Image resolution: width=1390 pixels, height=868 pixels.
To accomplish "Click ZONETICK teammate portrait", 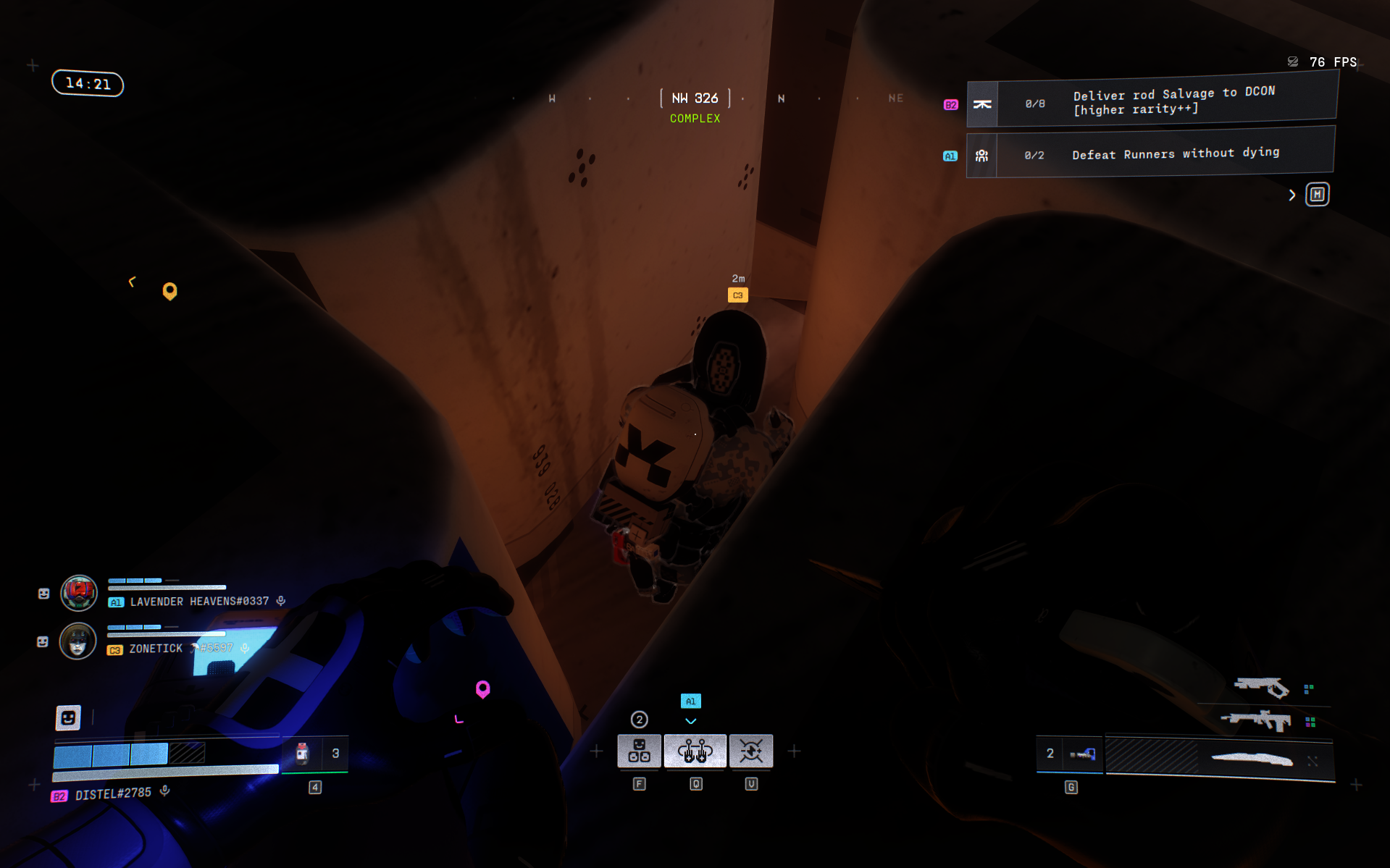I will pyautogui.click(x=78, y=641).
